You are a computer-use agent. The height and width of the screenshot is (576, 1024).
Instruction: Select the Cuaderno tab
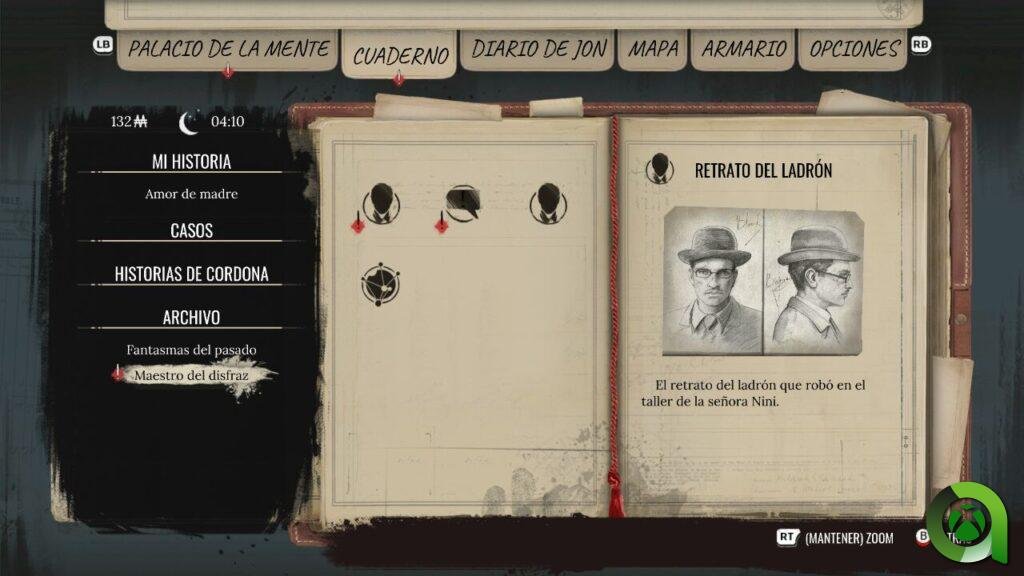click(x=399, y=55)
